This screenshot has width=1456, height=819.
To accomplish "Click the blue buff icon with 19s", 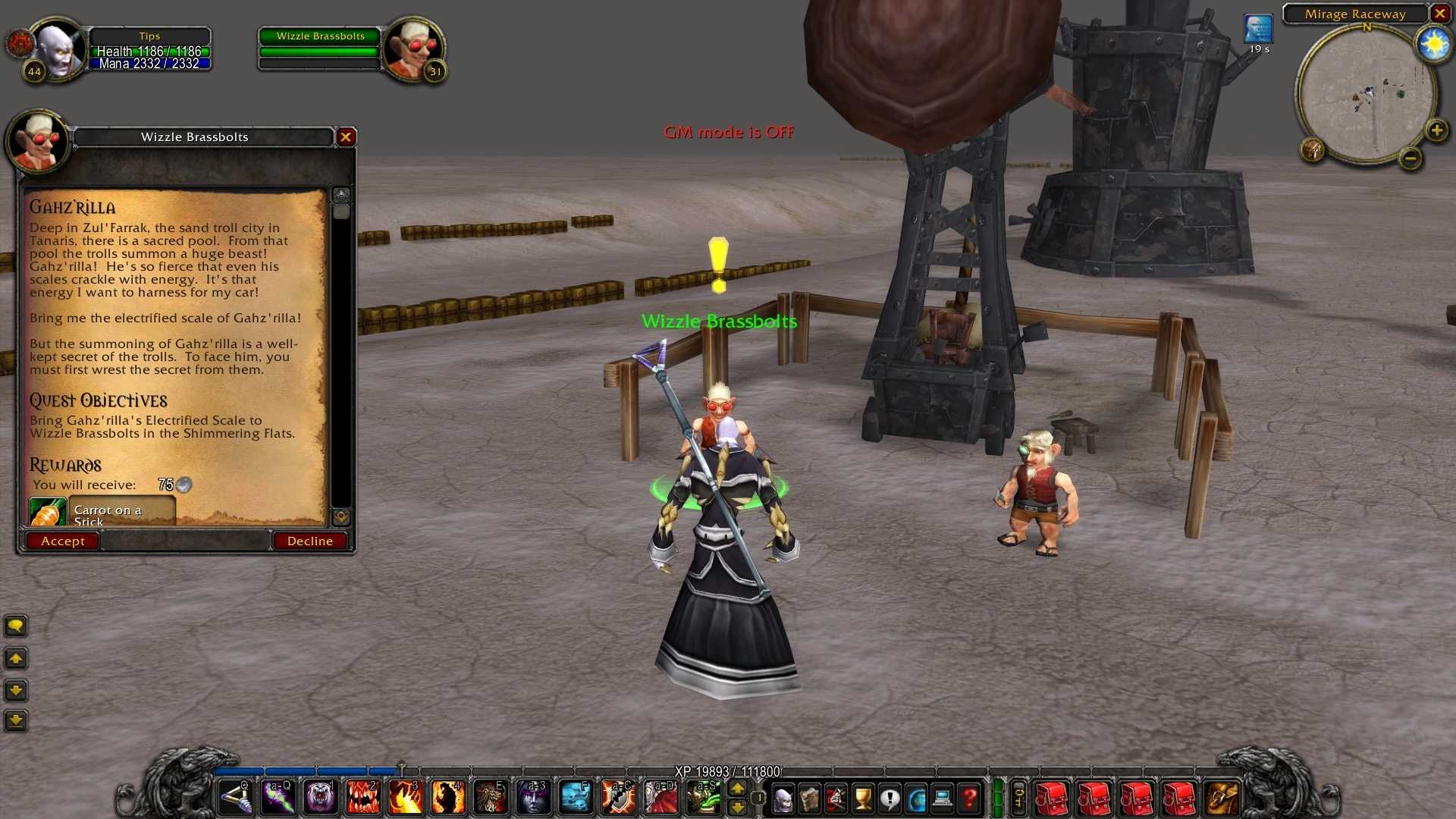I will click(1258, 30).
